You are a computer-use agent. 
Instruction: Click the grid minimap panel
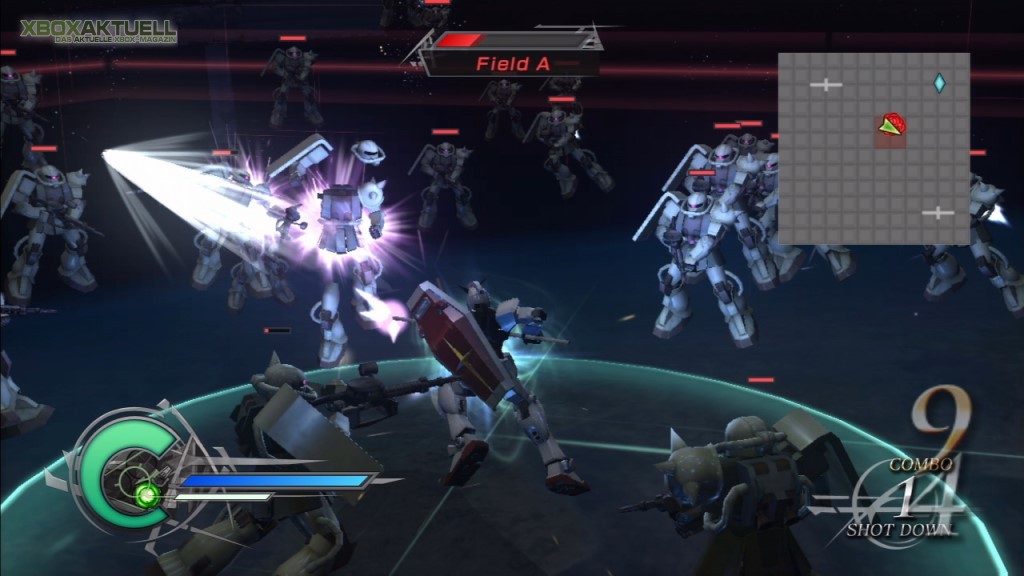873,148
